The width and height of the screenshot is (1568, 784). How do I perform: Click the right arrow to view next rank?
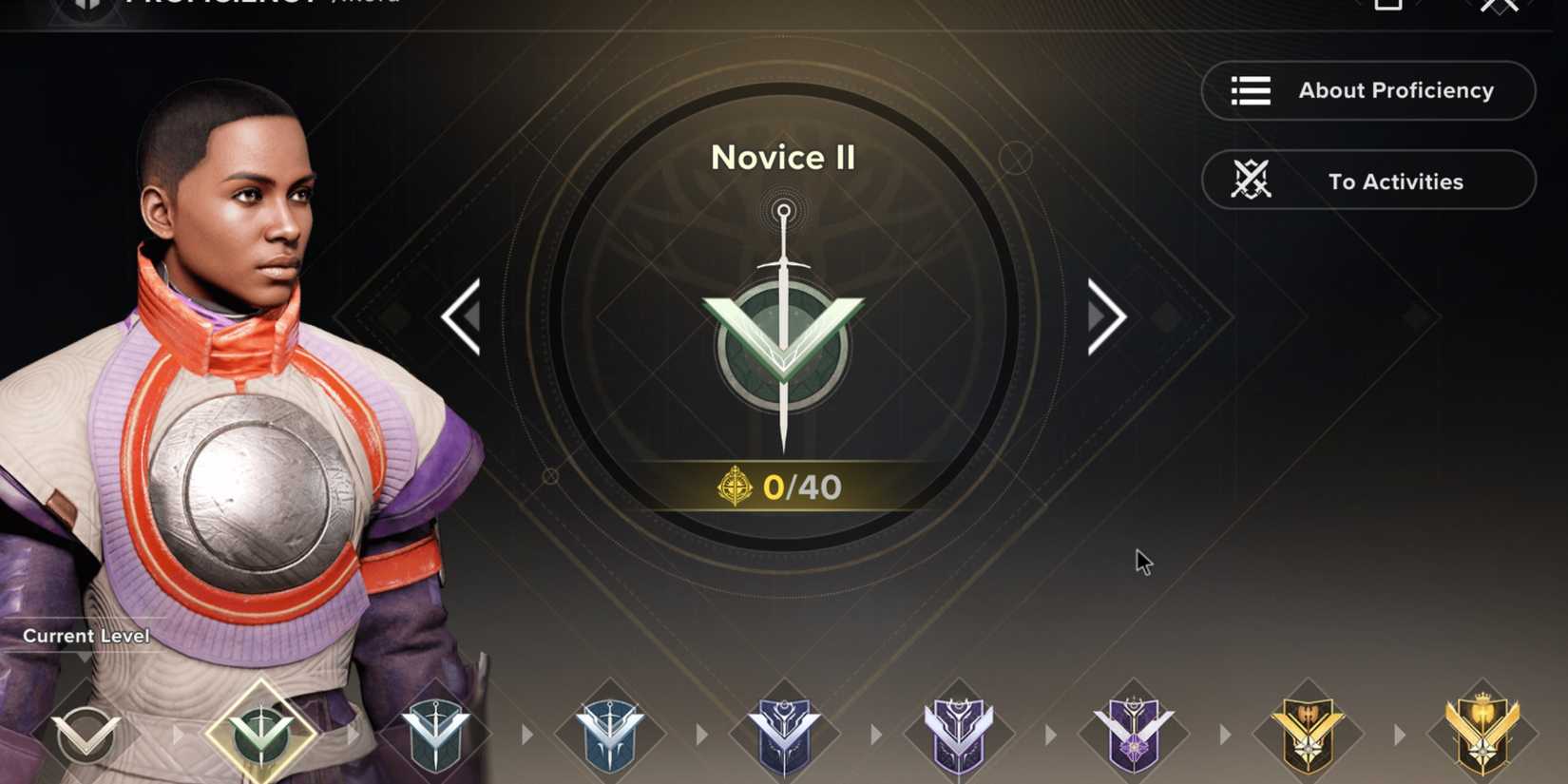[x=1105, y=316]
